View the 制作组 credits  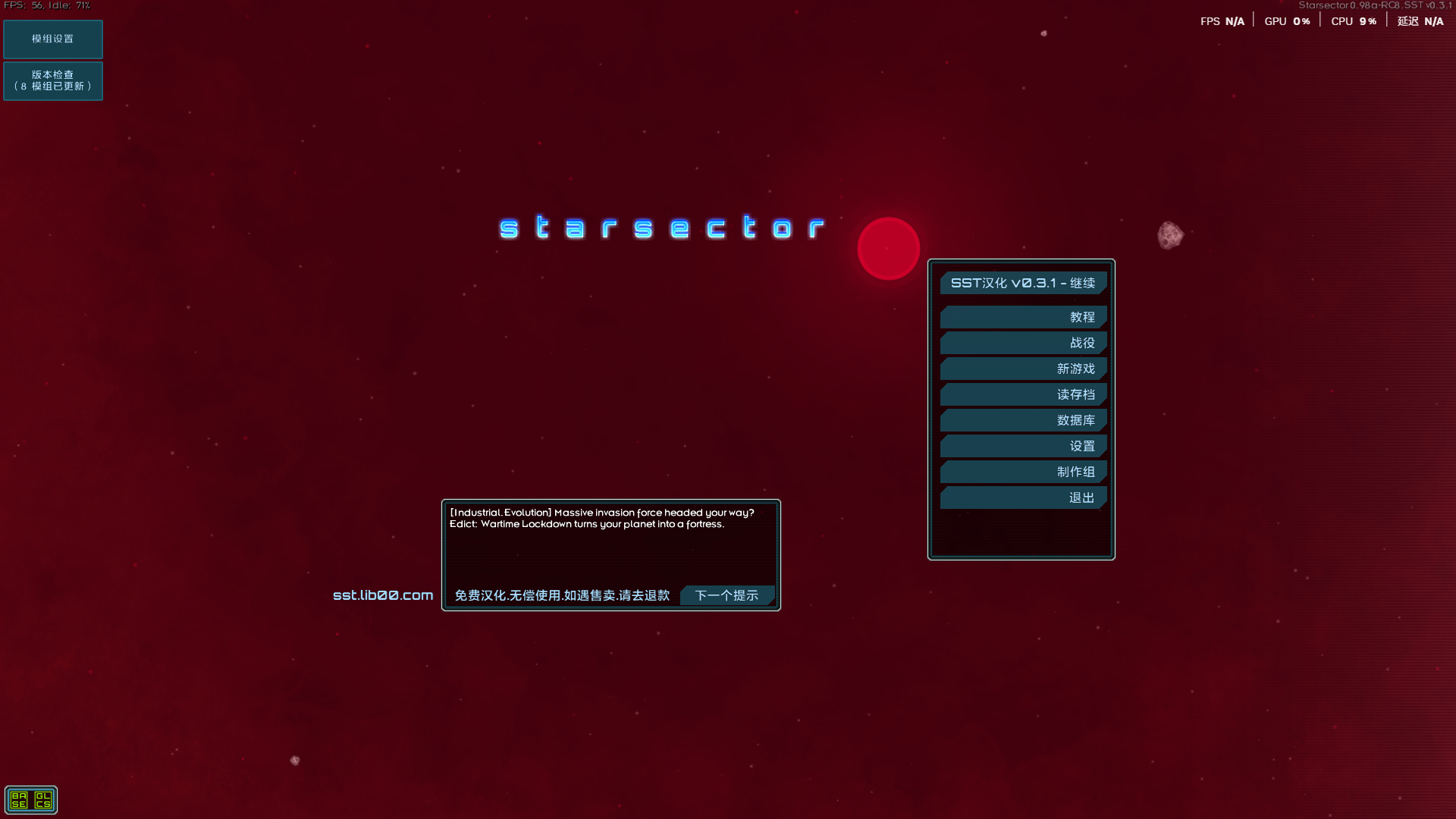(1023, 472)
